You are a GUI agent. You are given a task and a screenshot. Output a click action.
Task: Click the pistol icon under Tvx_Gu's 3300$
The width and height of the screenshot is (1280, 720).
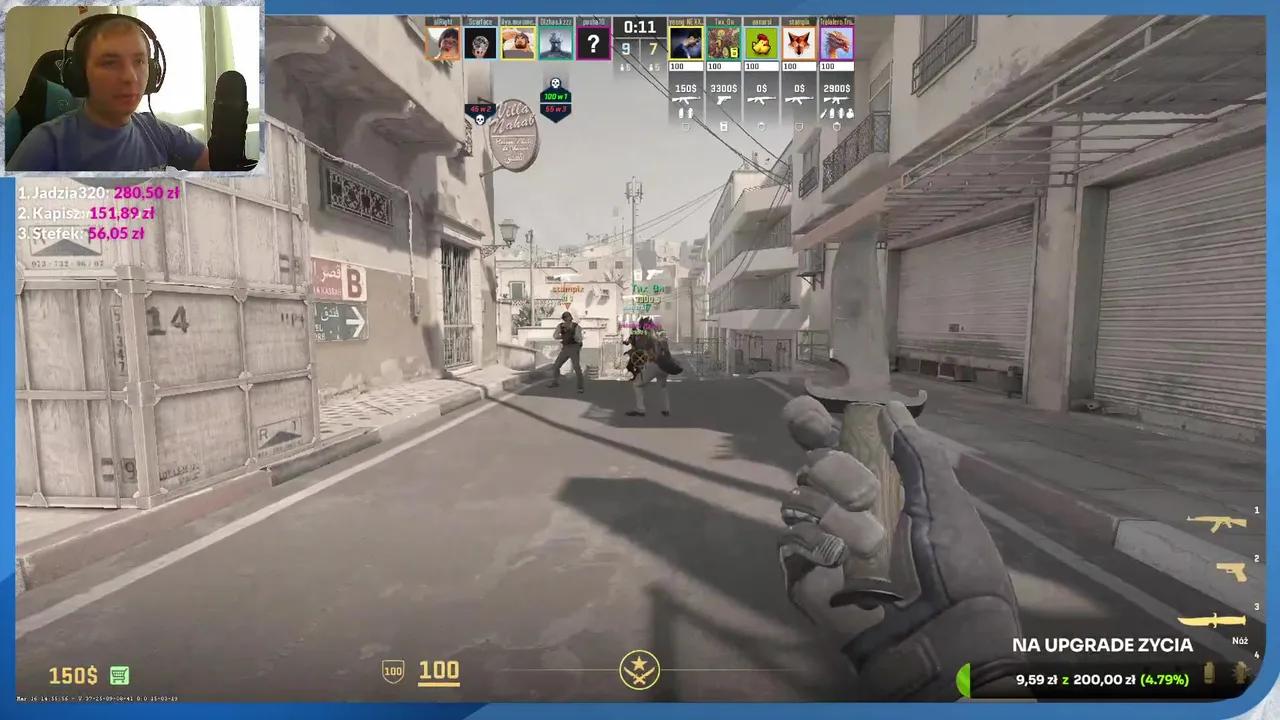click(x=723, y=100)
